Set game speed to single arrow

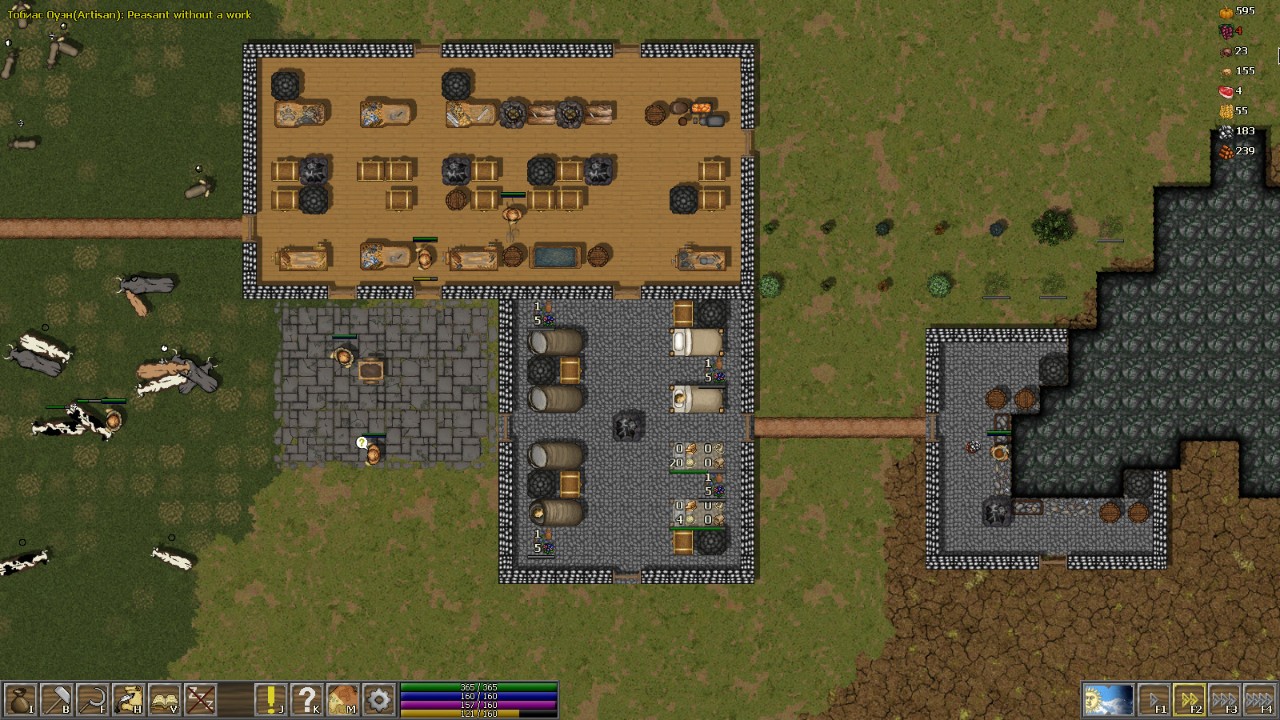point(1155,699)
